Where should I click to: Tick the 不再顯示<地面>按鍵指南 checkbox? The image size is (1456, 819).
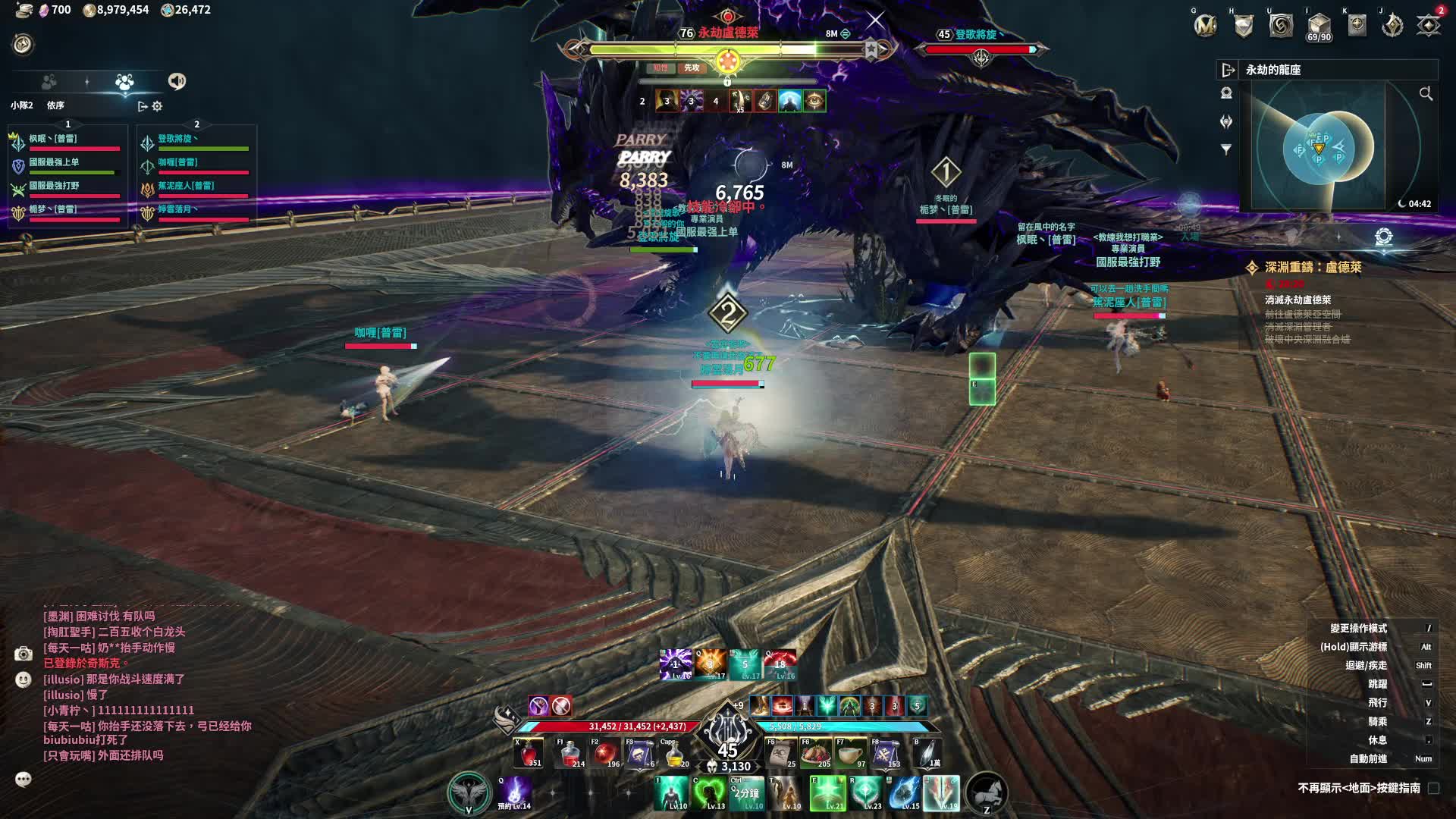pos(1433,789)
